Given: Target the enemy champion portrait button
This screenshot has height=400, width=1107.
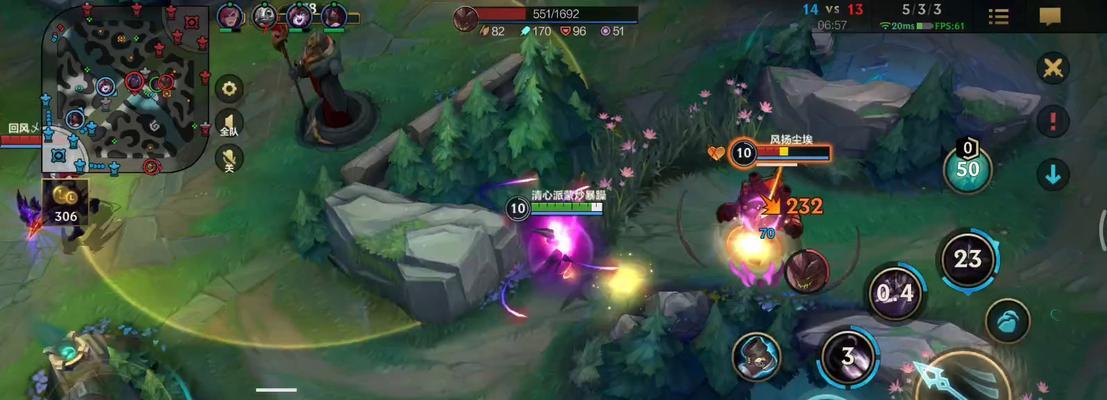Looking at the screenshot, I should [805, 271].
